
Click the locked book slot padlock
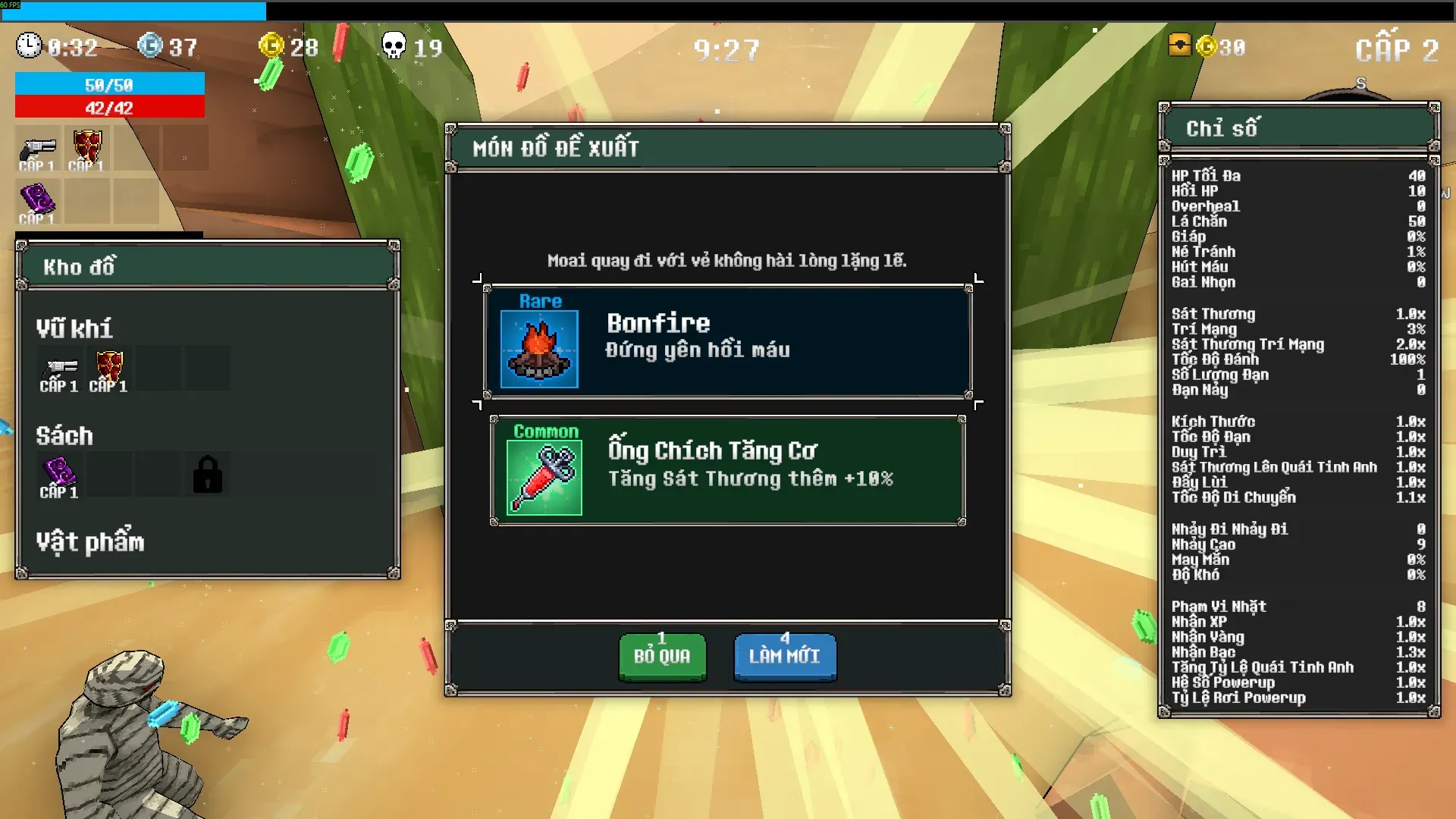point(207,475)
